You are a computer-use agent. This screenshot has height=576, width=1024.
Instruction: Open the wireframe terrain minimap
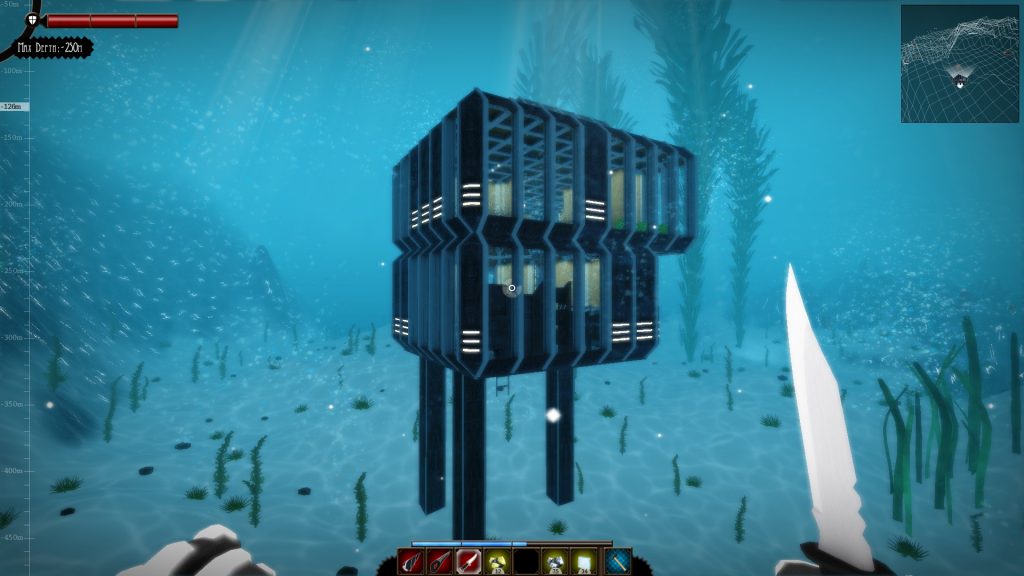(x=959, y=64)
